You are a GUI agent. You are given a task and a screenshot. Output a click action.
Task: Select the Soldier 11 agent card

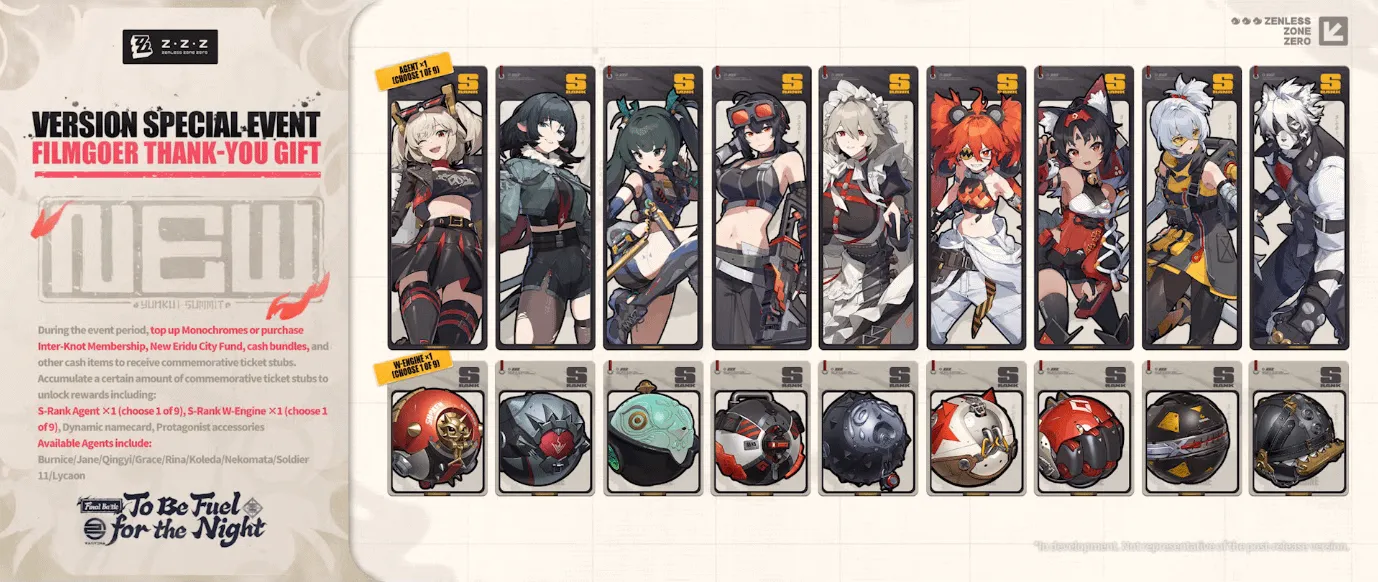(1193, 208)
